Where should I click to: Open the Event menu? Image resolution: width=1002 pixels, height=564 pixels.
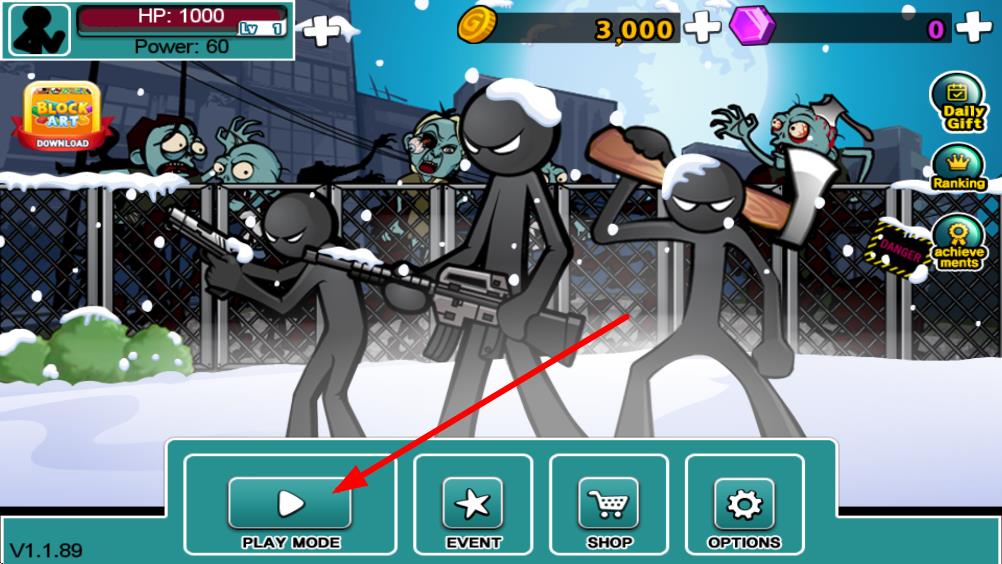(x=473, y=503)
